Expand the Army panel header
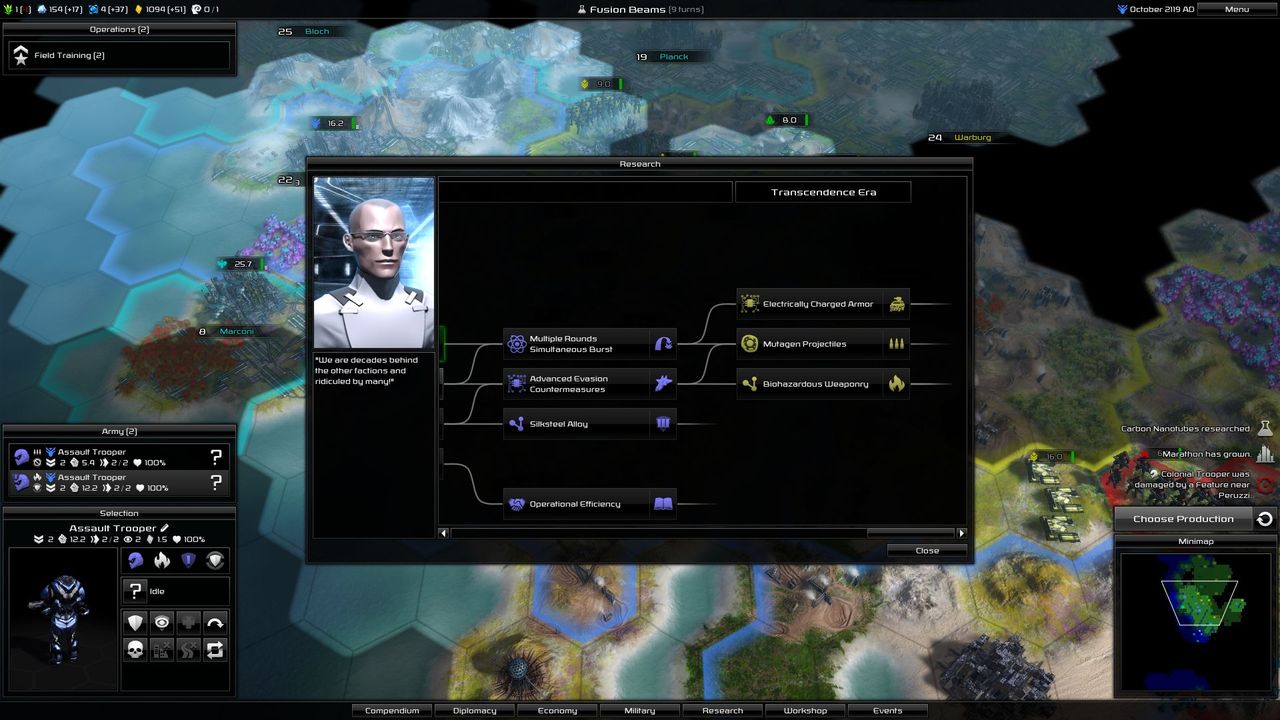1280x720 pixels. click(x=120, y=431)
